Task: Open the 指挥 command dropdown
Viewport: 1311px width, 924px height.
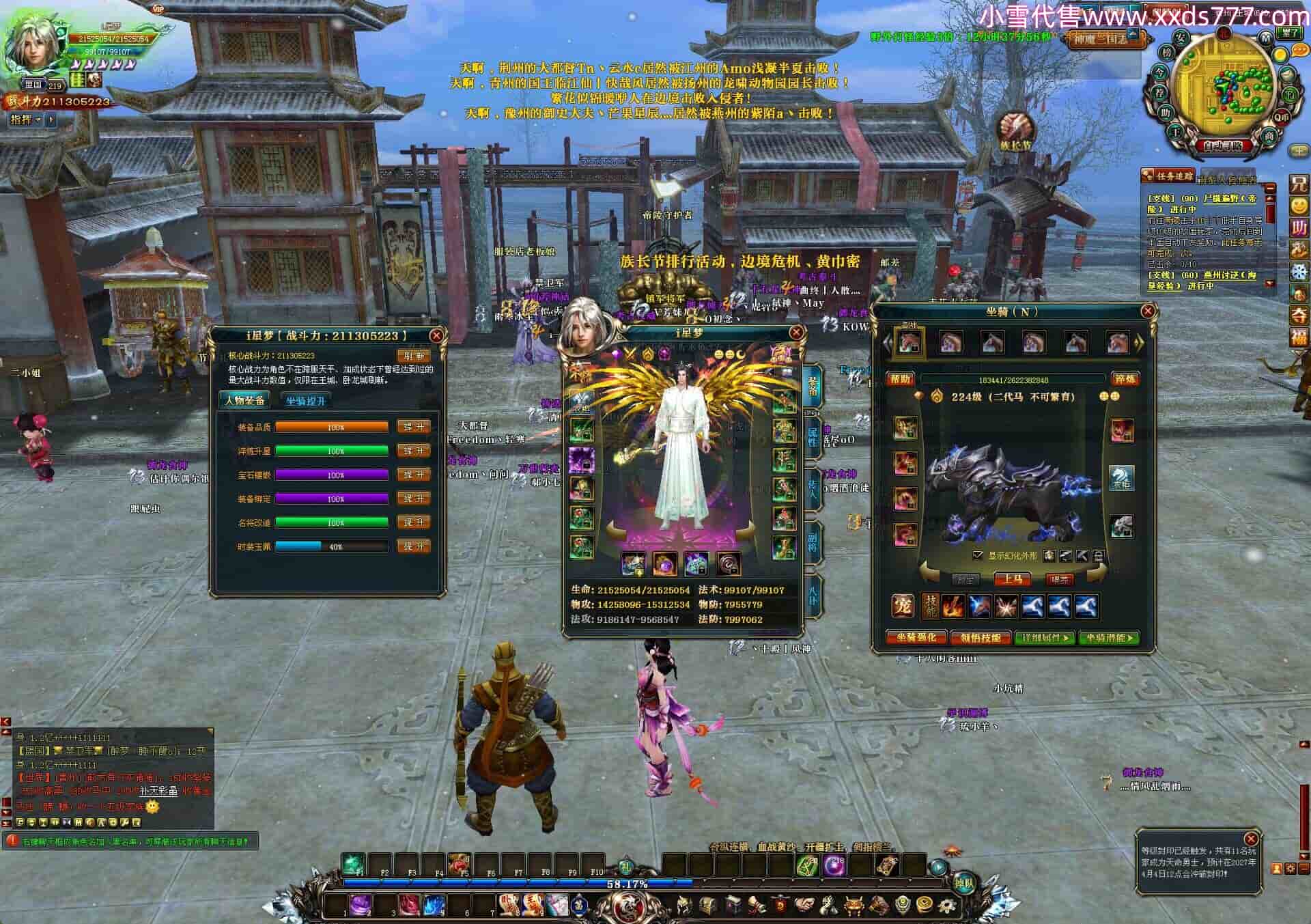Action: [x=25, y=120]
